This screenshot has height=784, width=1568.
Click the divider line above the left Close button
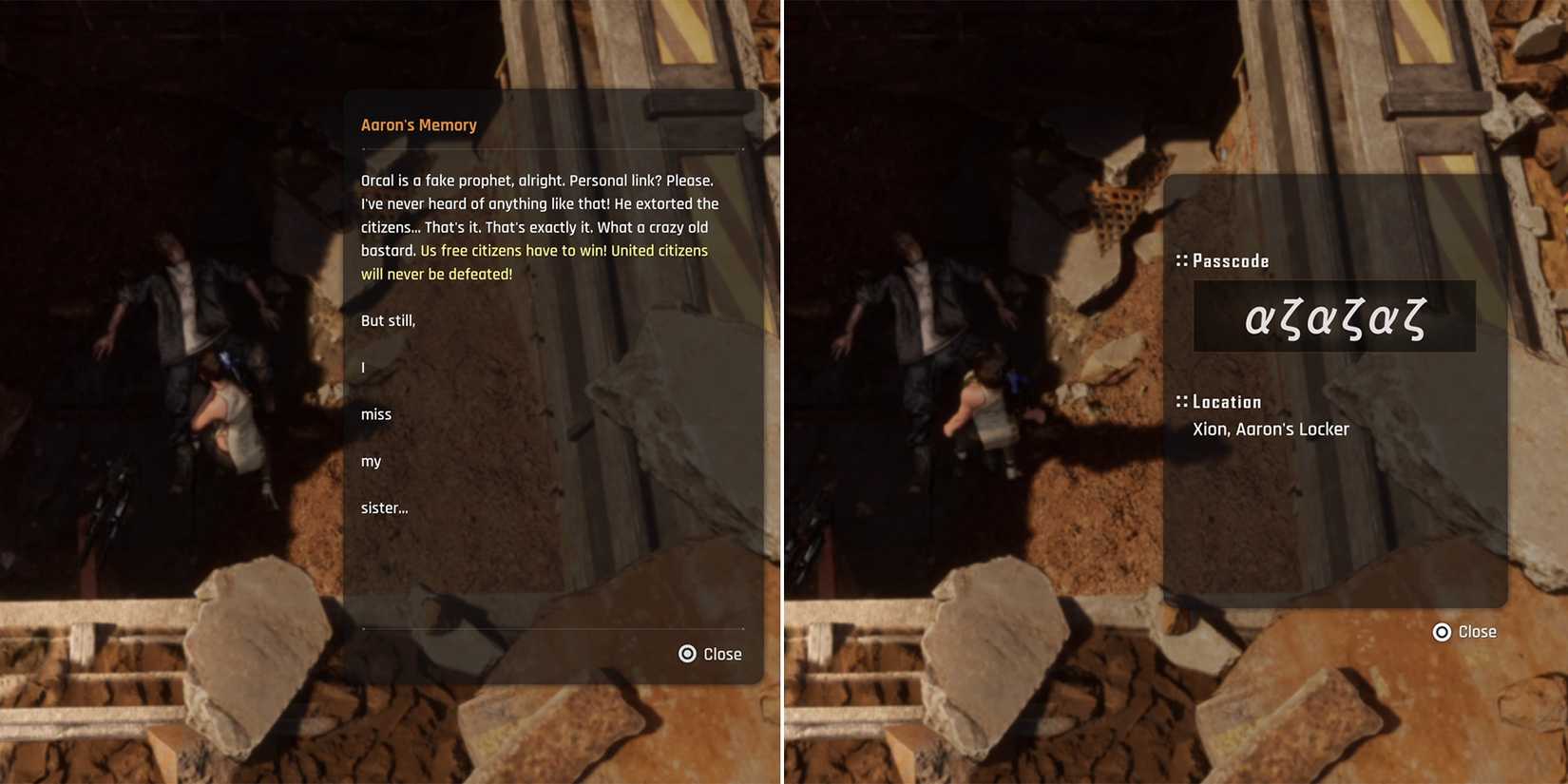551,630
